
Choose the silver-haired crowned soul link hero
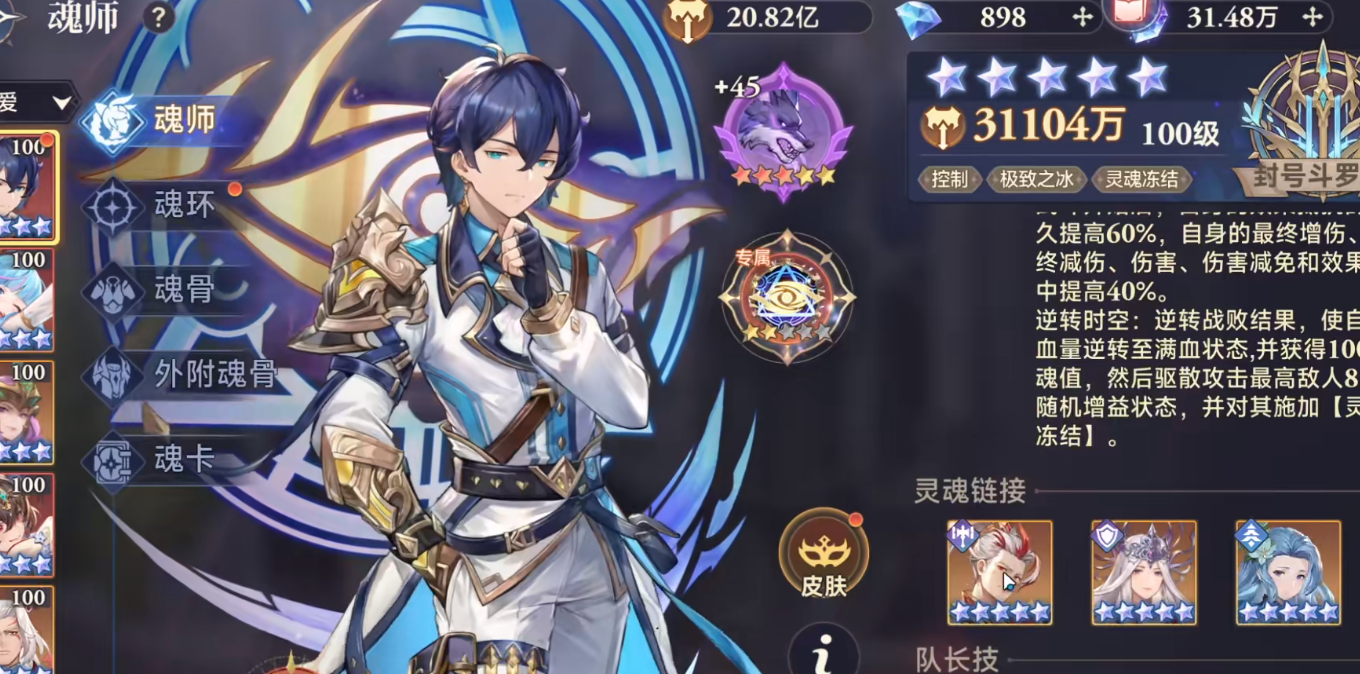click(1144, 572)
